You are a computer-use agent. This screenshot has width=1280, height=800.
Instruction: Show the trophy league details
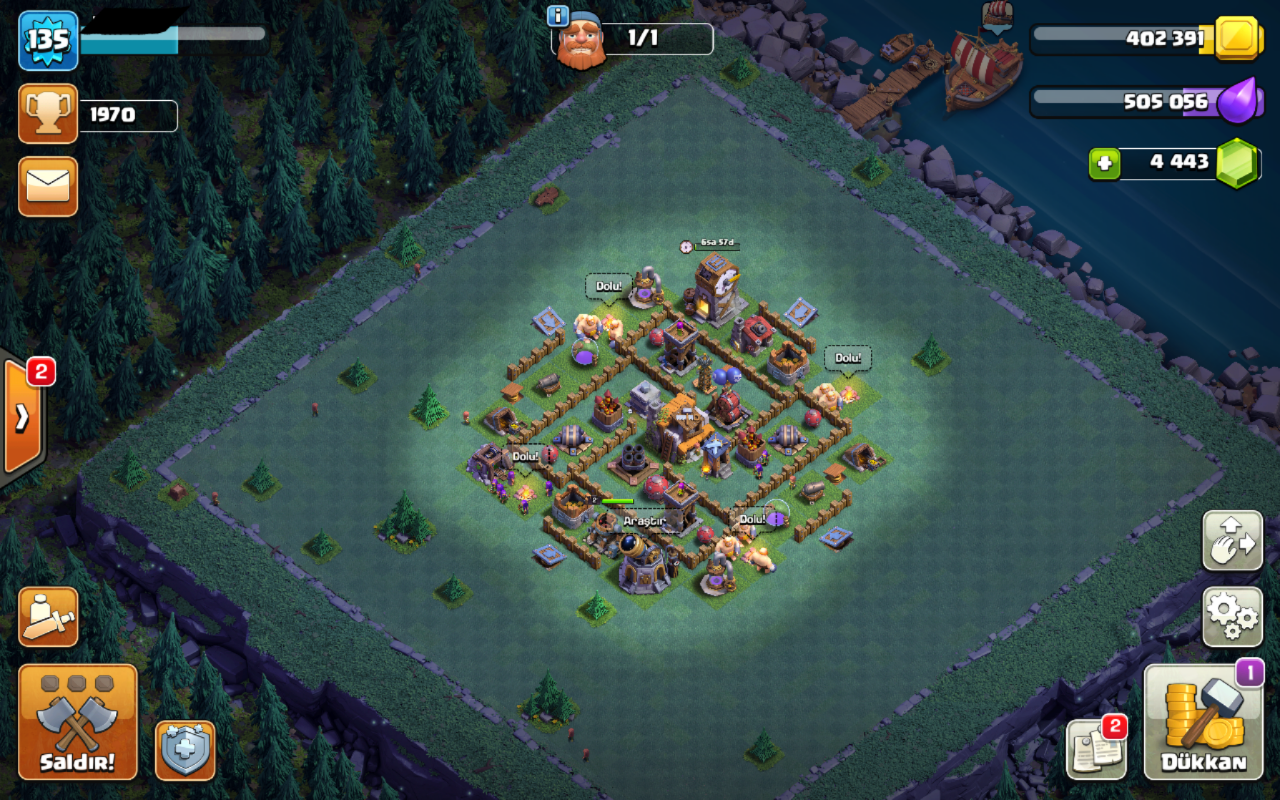[x=48, y=114]
